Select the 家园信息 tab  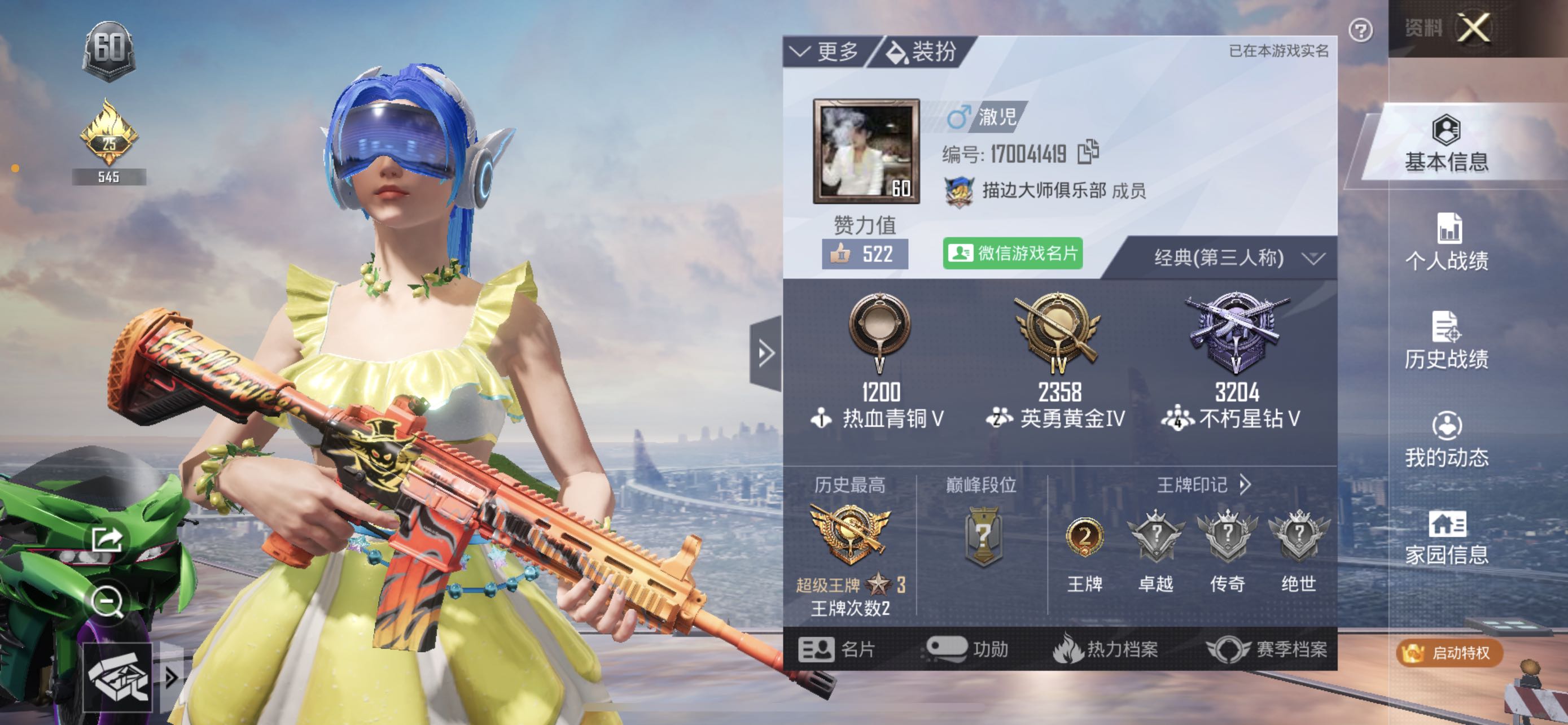1446,538
